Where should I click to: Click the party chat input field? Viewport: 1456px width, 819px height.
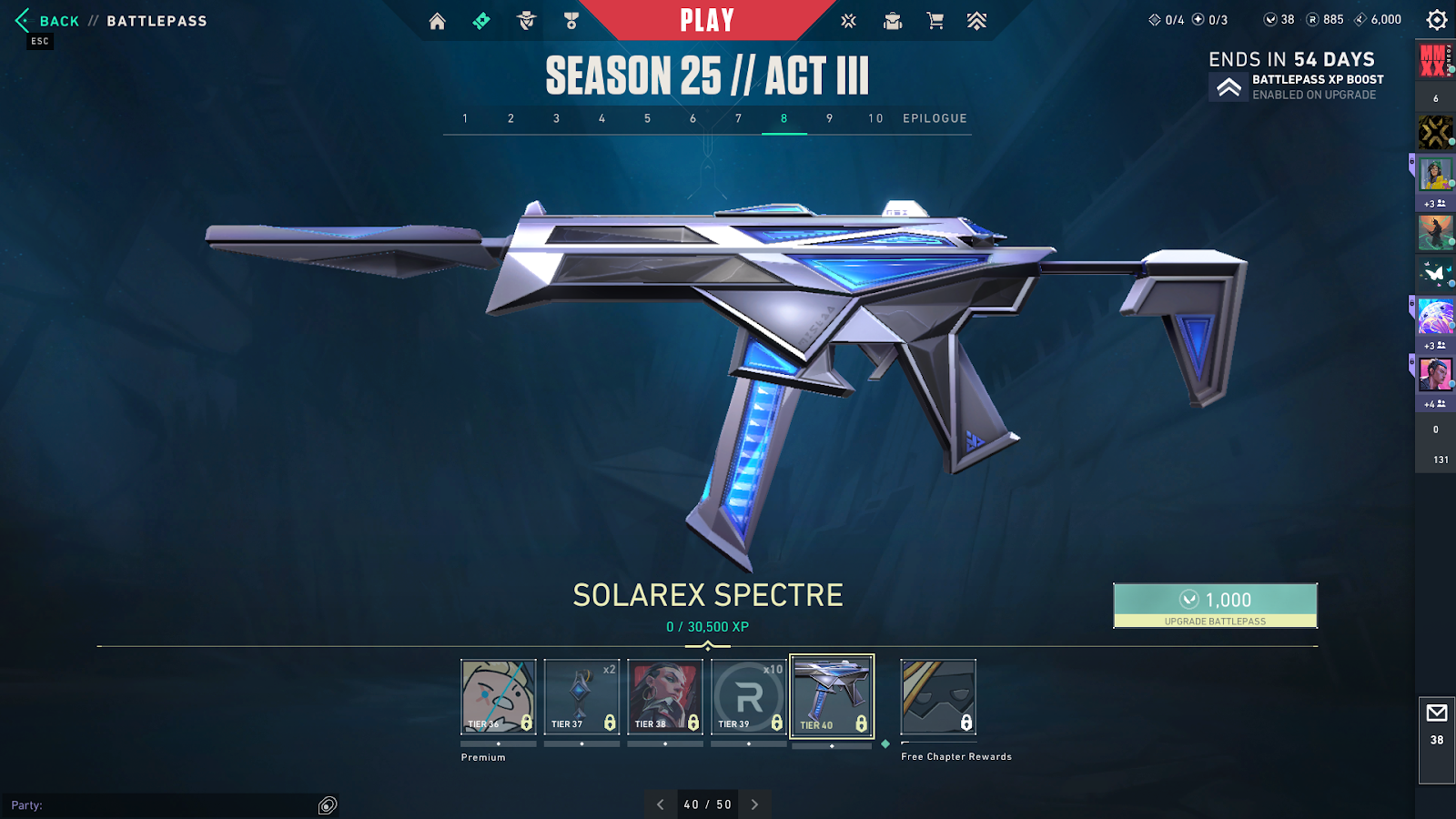[164, 805]
